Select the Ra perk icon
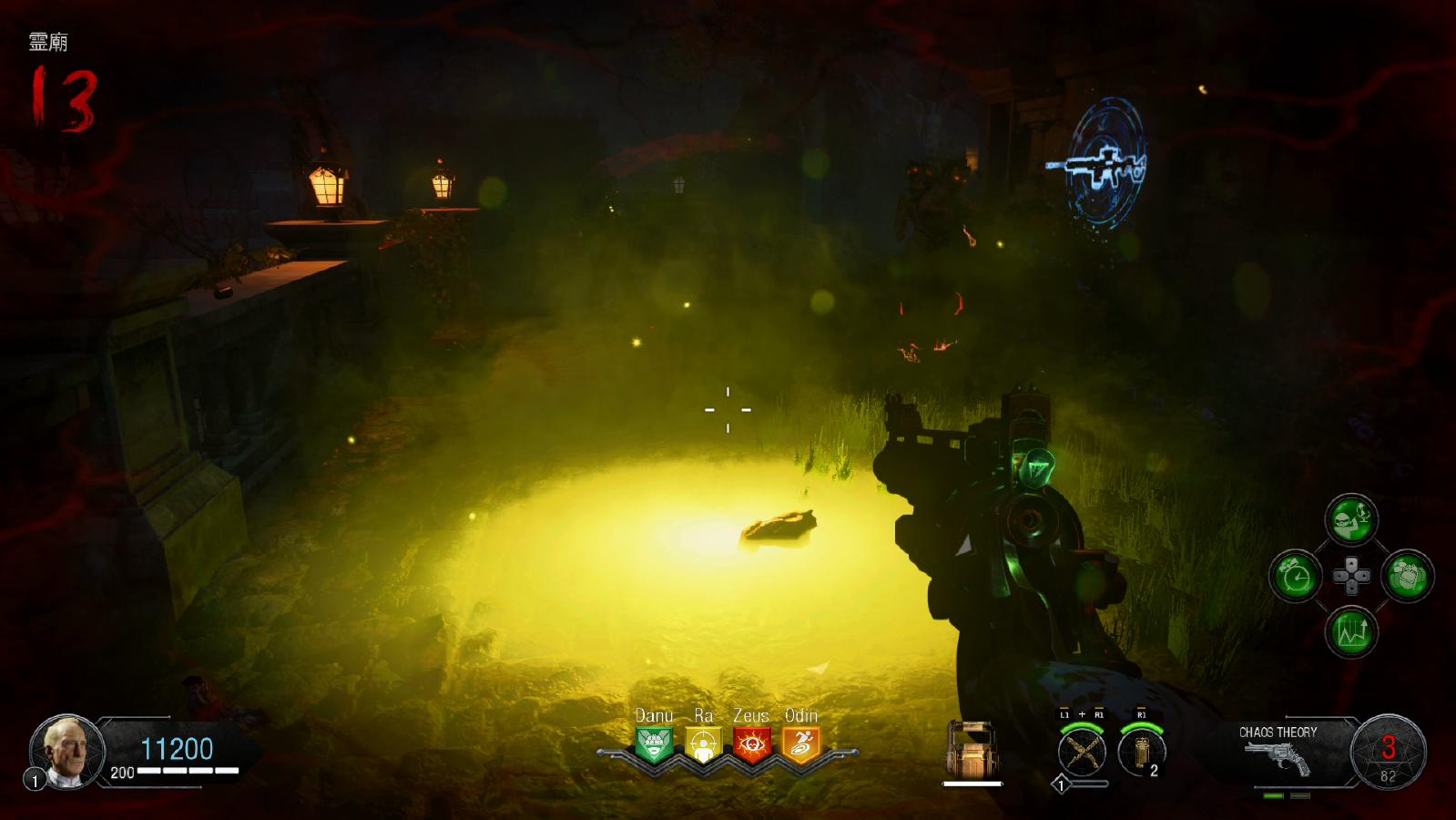Viewport: 1456px width, 820px height. [x=703, y=745]
